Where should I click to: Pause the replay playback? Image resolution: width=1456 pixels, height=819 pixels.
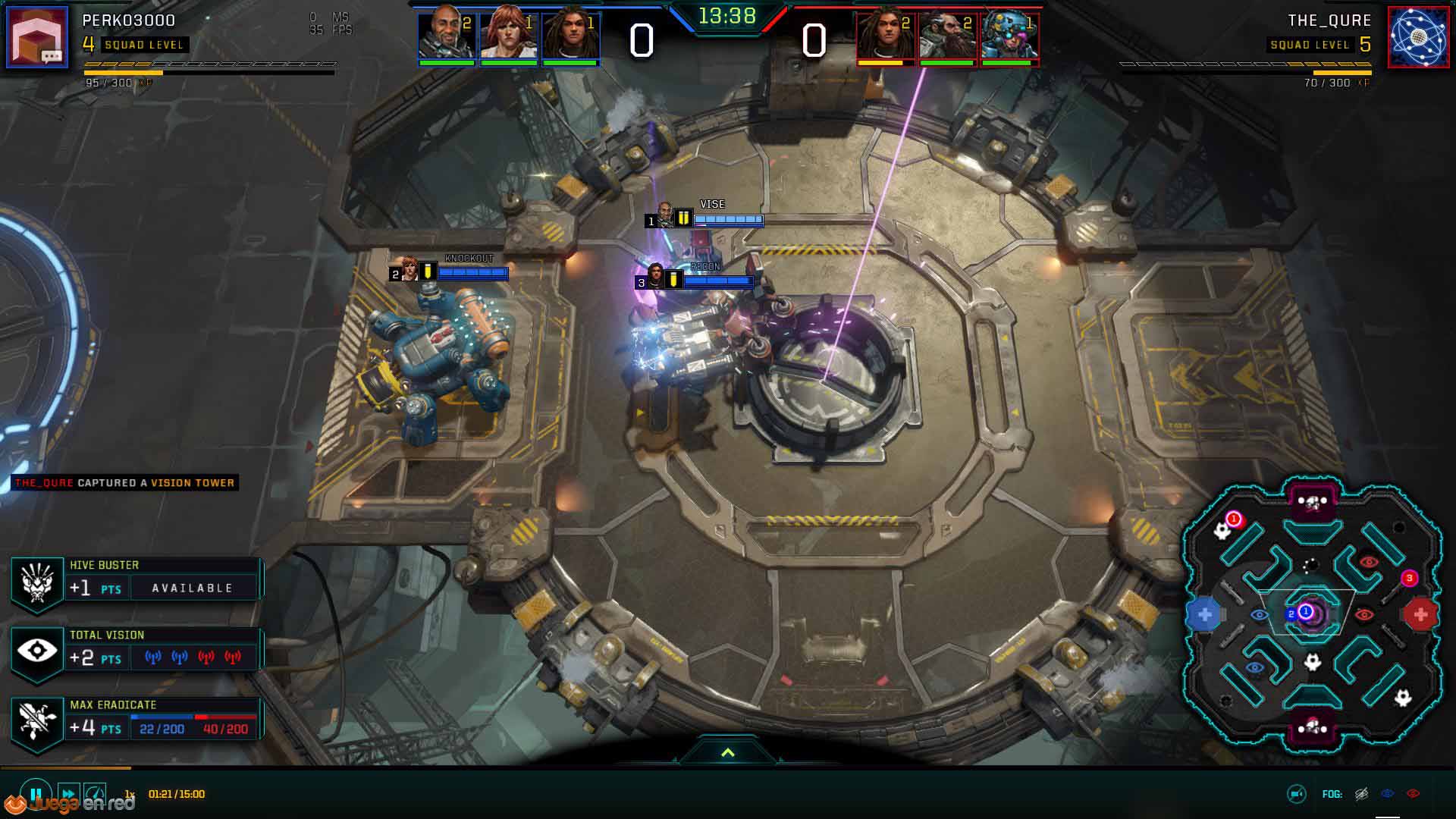[36, 794]
